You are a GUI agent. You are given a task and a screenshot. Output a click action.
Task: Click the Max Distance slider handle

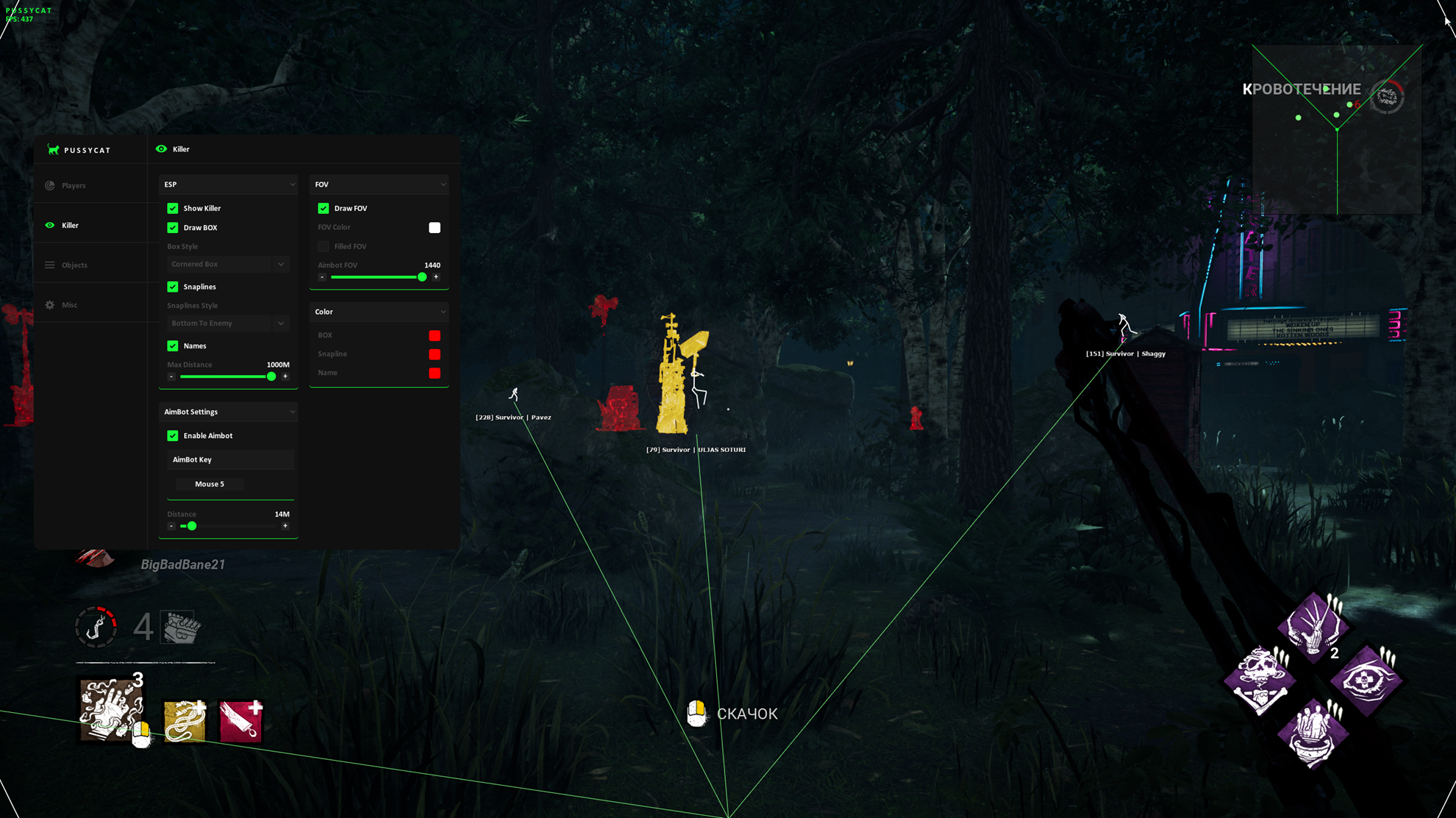coord(271,376)
